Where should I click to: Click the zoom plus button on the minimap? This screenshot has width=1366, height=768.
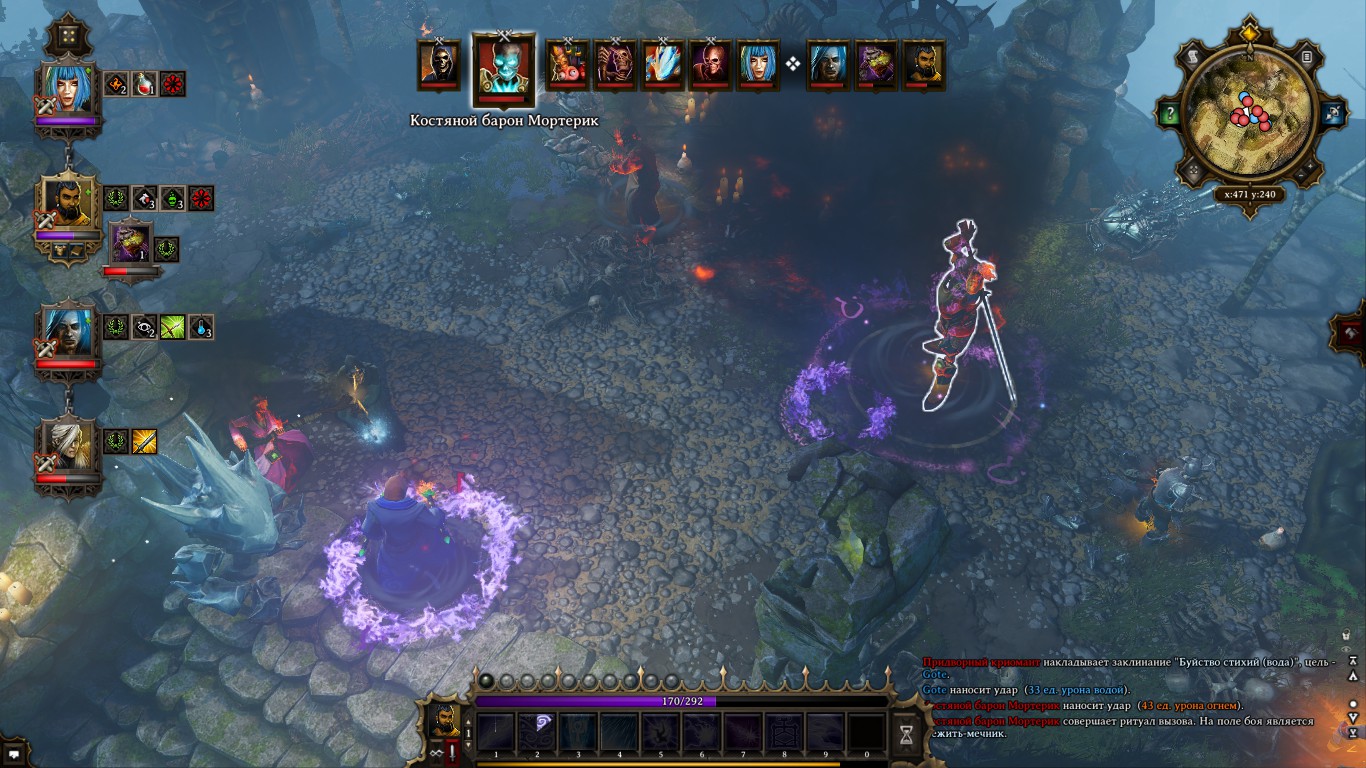[1311, 164]
